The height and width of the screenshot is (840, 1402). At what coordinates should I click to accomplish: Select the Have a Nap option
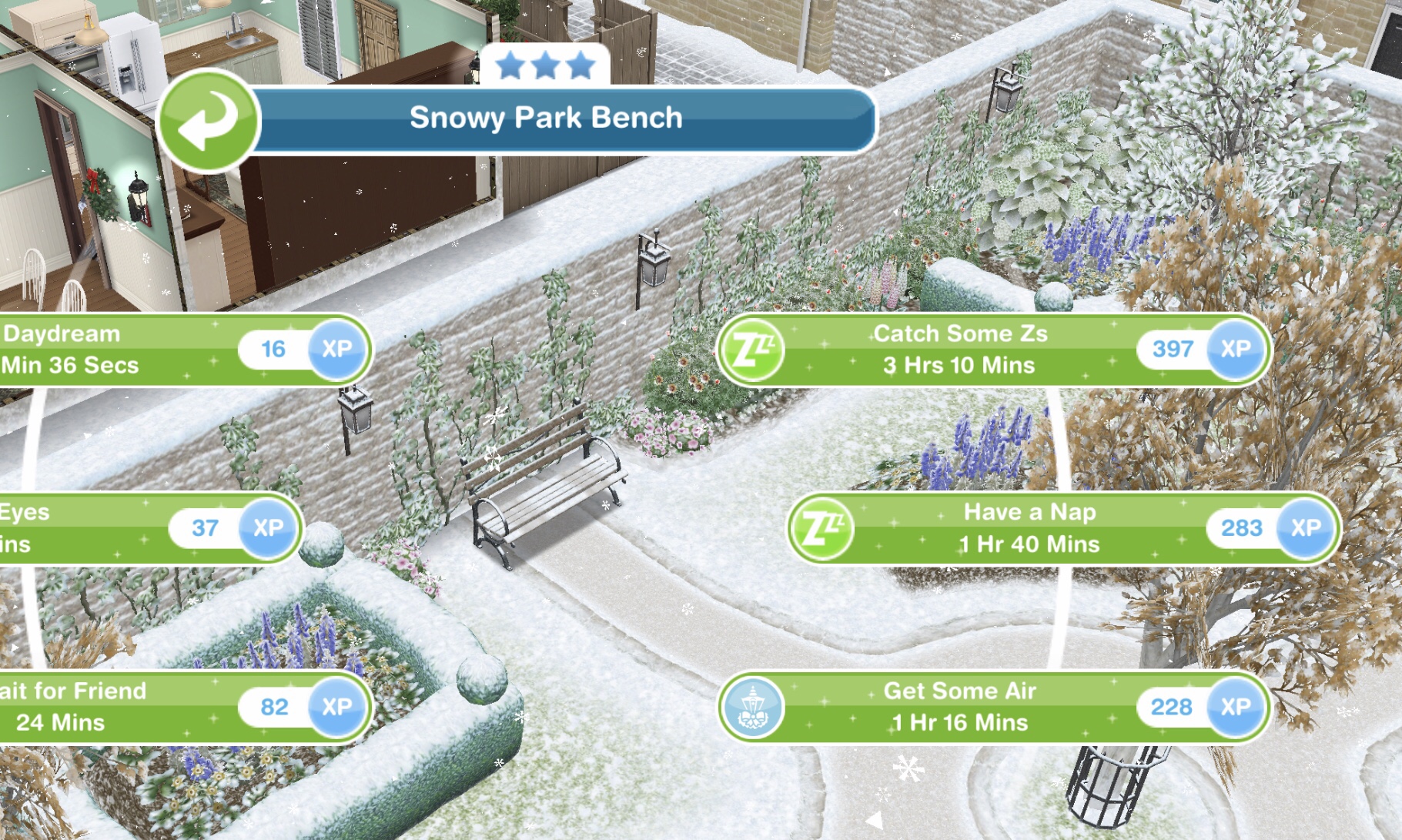(1029, 529)
